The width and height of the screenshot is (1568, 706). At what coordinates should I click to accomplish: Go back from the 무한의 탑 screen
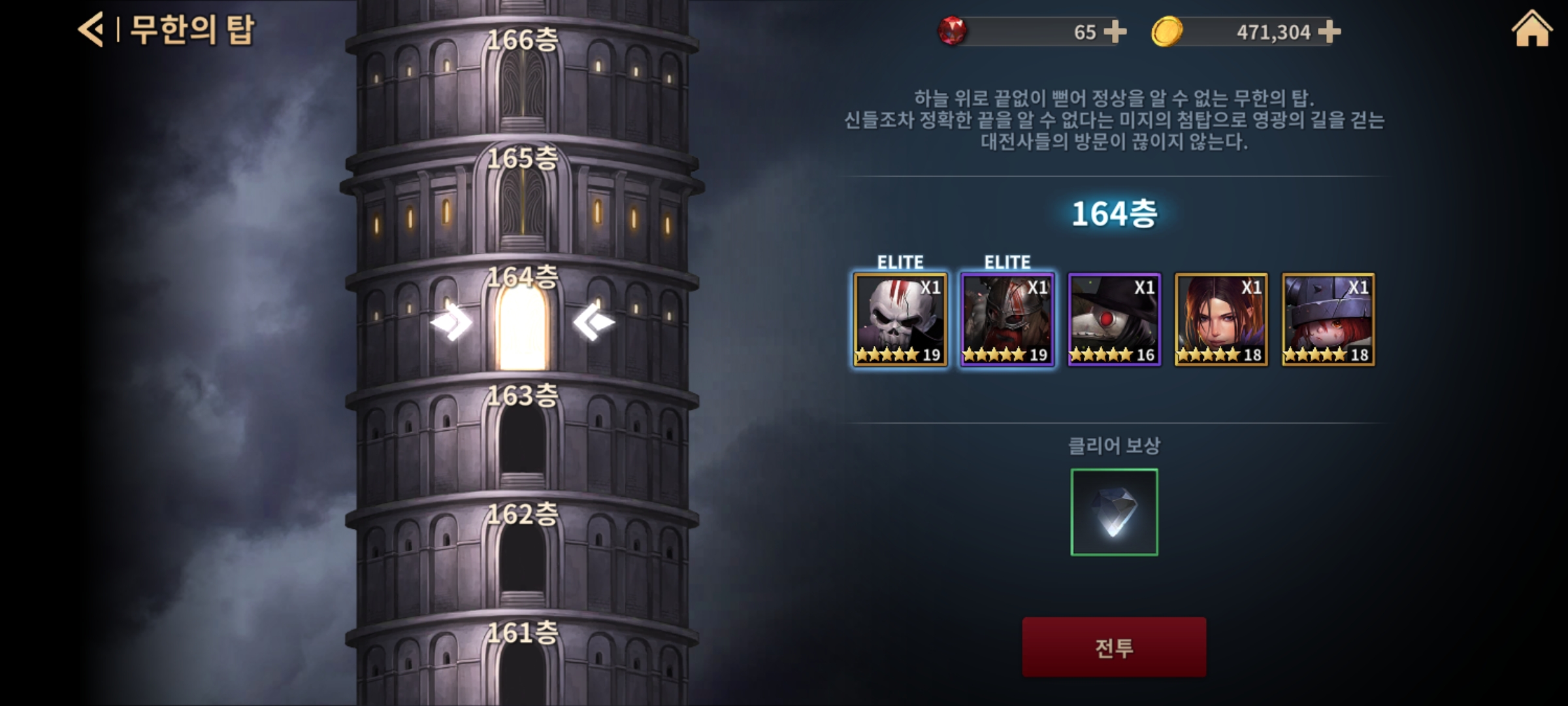click(91, 30)
